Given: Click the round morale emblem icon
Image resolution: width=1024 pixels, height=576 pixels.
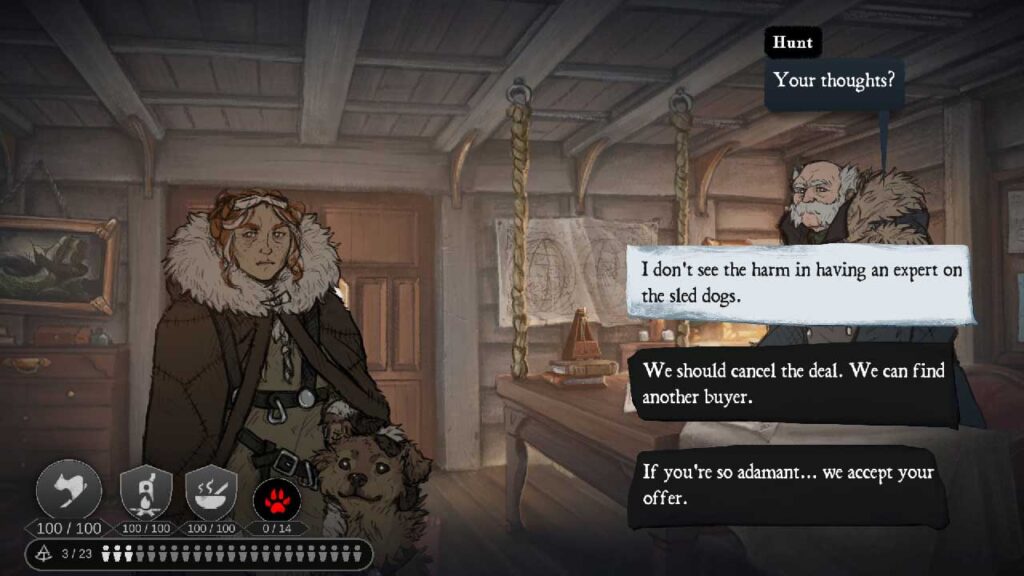Looking at the screenshot, I should [x=69, y=491].
